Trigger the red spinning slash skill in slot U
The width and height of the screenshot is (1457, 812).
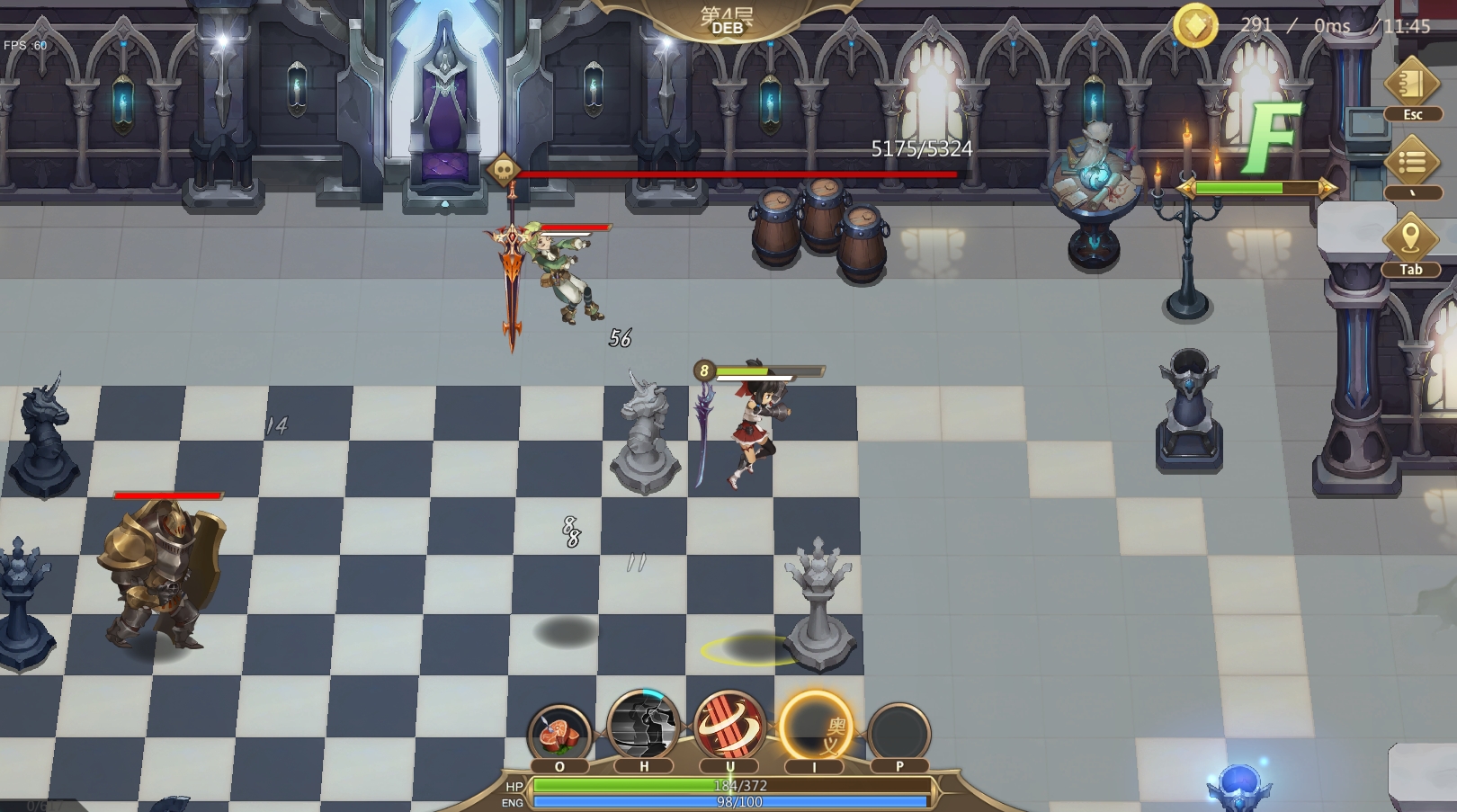[x=728, y=727]
